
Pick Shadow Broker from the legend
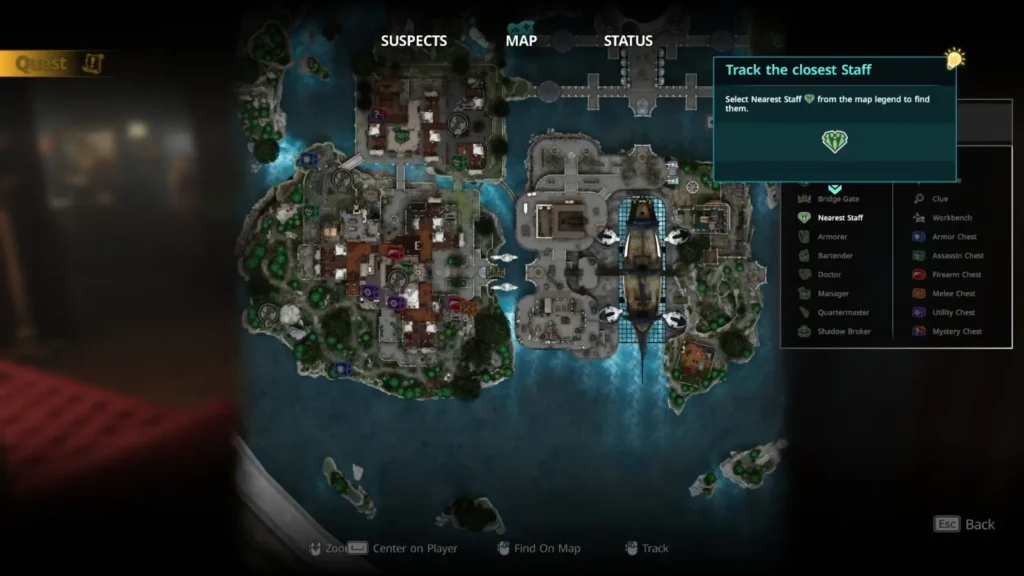coord(843,332)
